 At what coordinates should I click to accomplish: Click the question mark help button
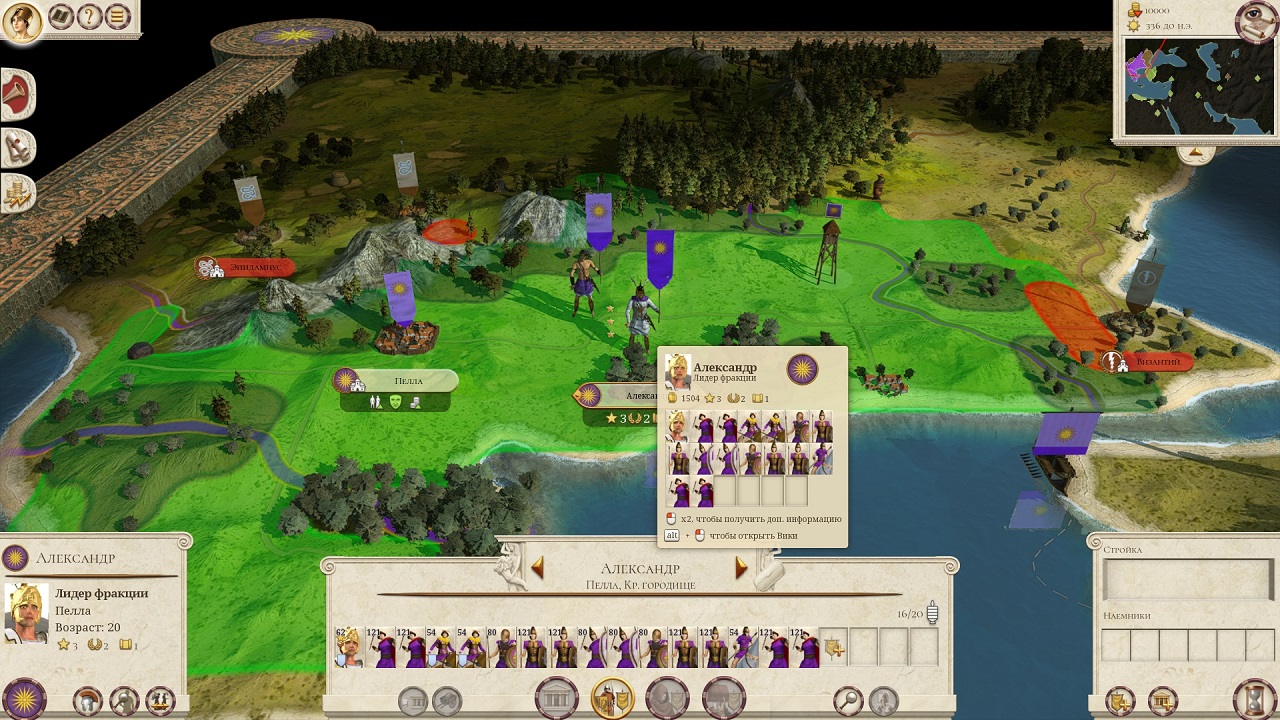tap(89, 17)
